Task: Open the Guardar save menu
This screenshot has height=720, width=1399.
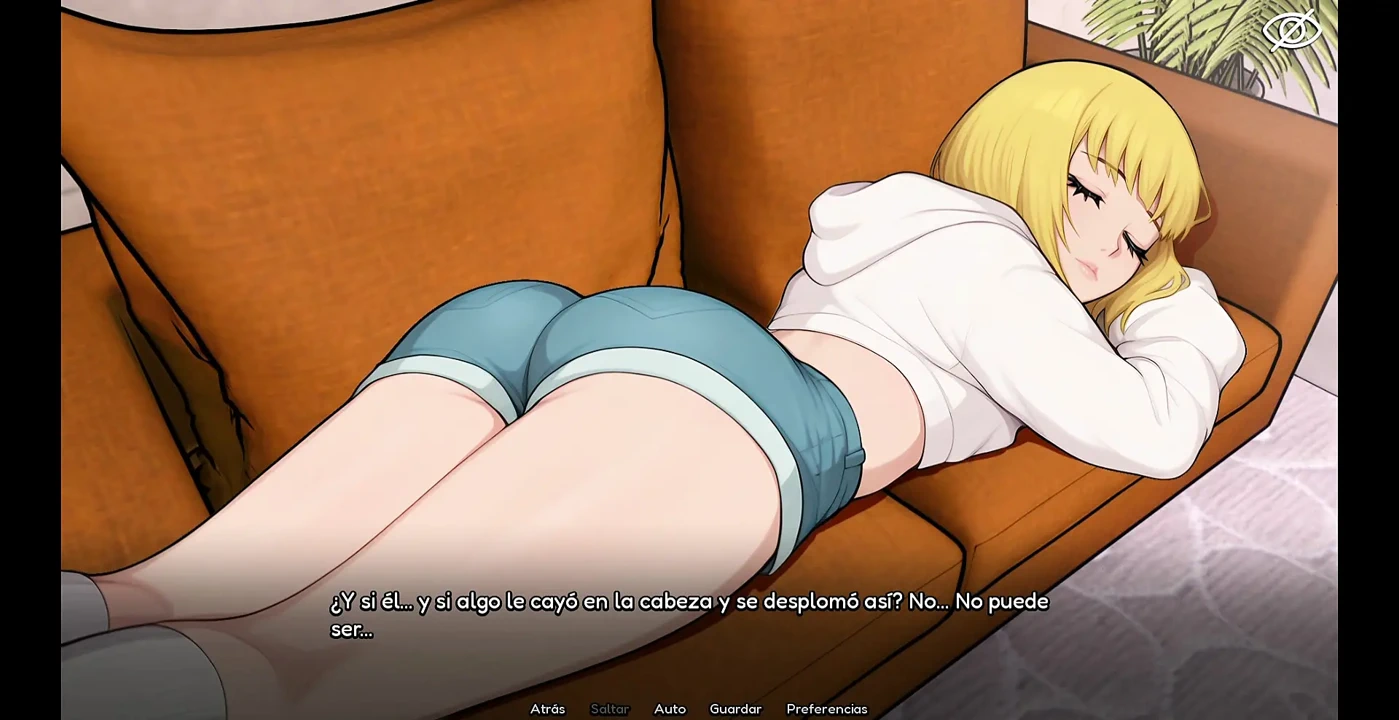Action: (735, 709)
